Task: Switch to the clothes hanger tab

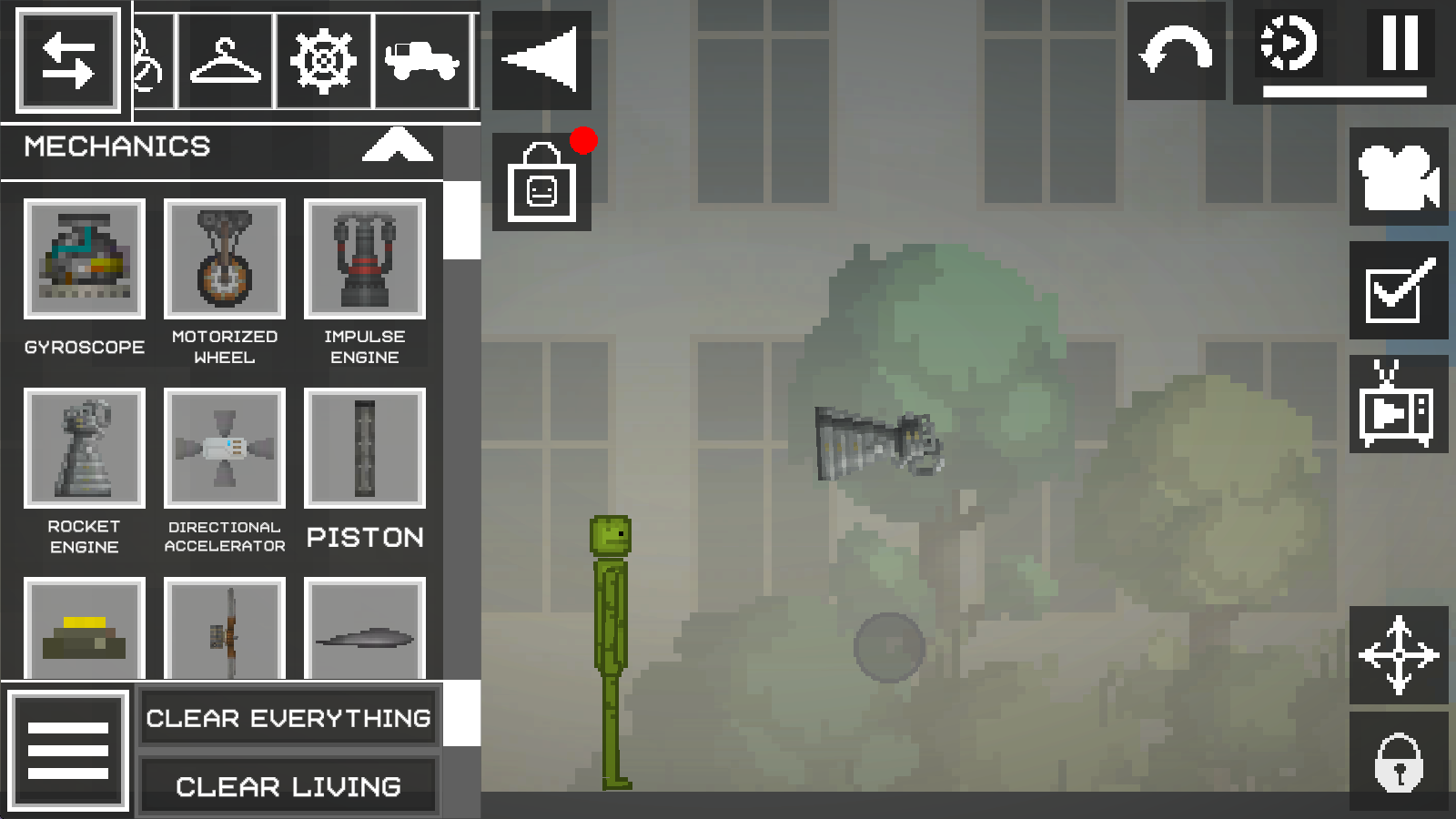Action: tap(225, 62)
